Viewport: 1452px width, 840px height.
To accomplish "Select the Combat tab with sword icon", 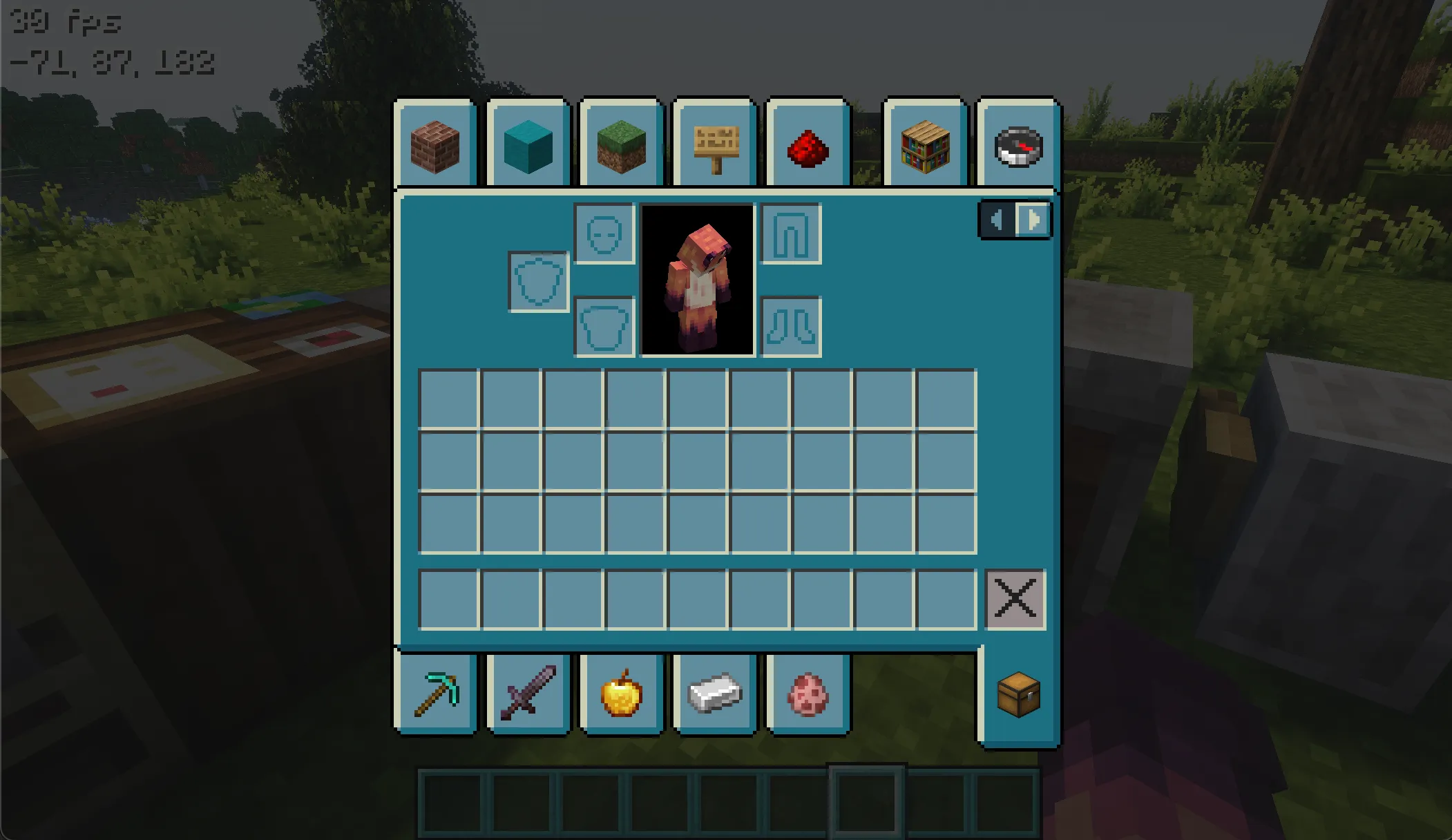I will tap(528, 694).
